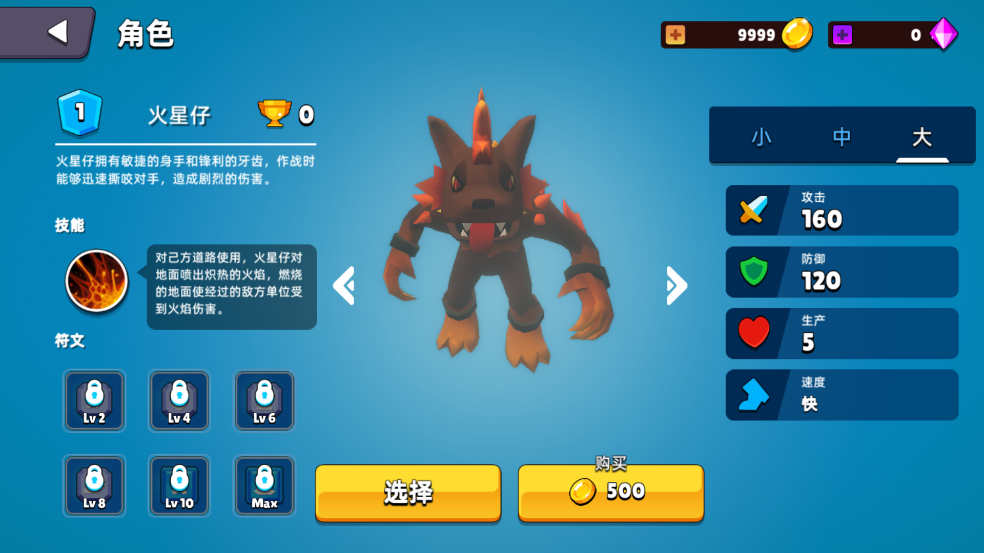This screenshot has width=984, height=553.
Task: Select the locked Lv 8 rune slot
Action: [94, 486]
